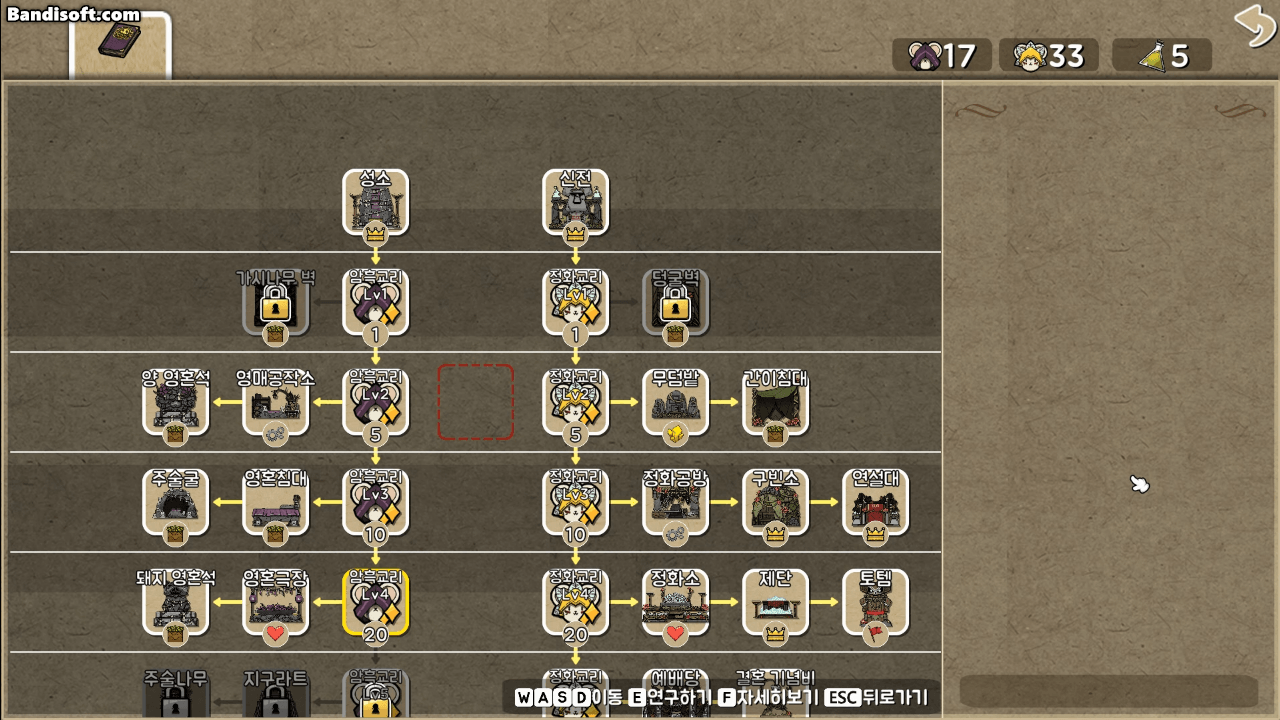
Task: Visit the Bandisoft.com watermark link
Action: coord(70,14)
